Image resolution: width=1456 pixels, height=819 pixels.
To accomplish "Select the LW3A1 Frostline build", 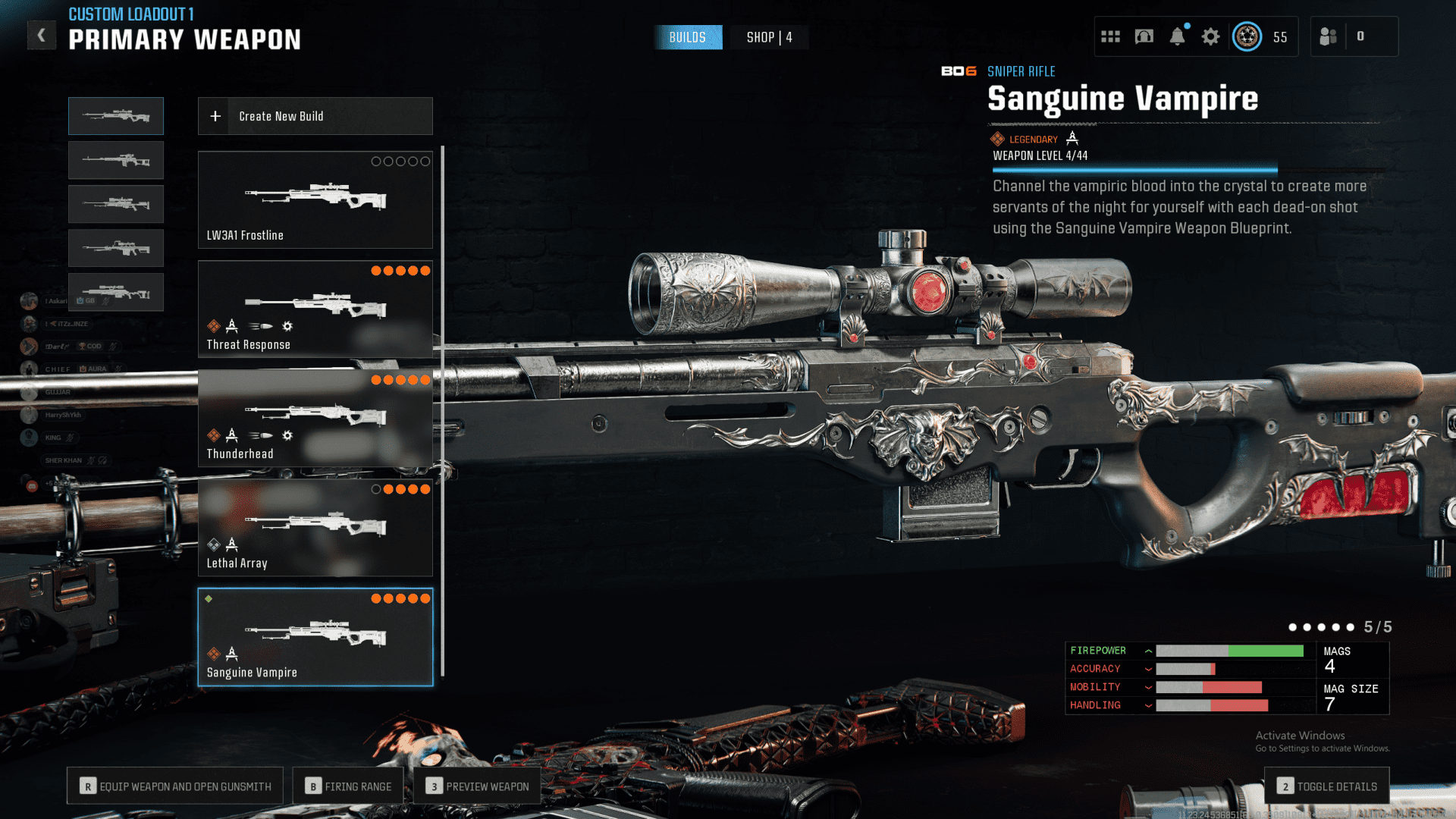I will pos(315,200).
